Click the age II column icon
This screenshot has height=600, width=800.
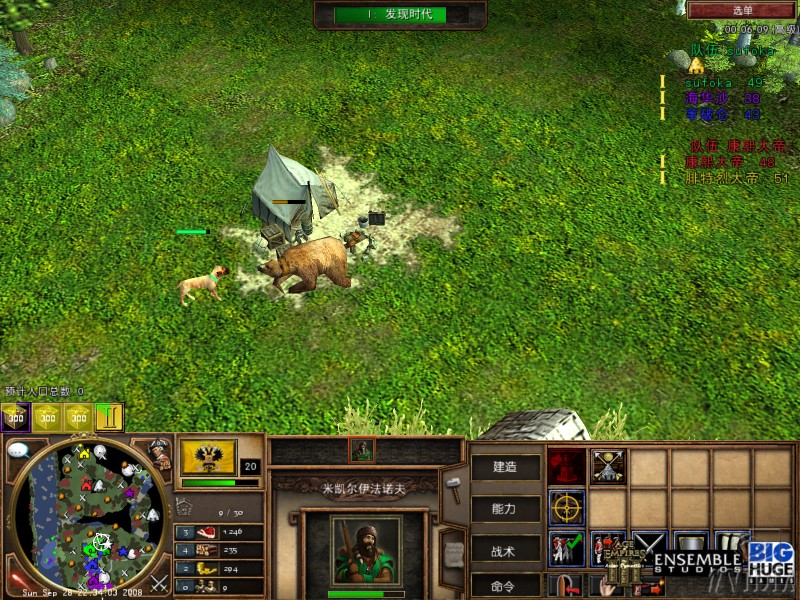tap(109, 416)
